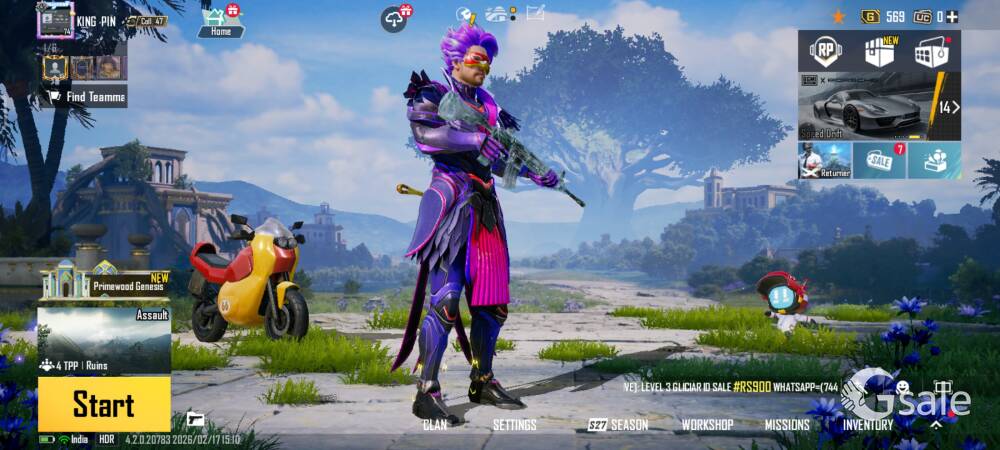
Task: Open the SALE offers tile
Action: [x=879, y=160]
